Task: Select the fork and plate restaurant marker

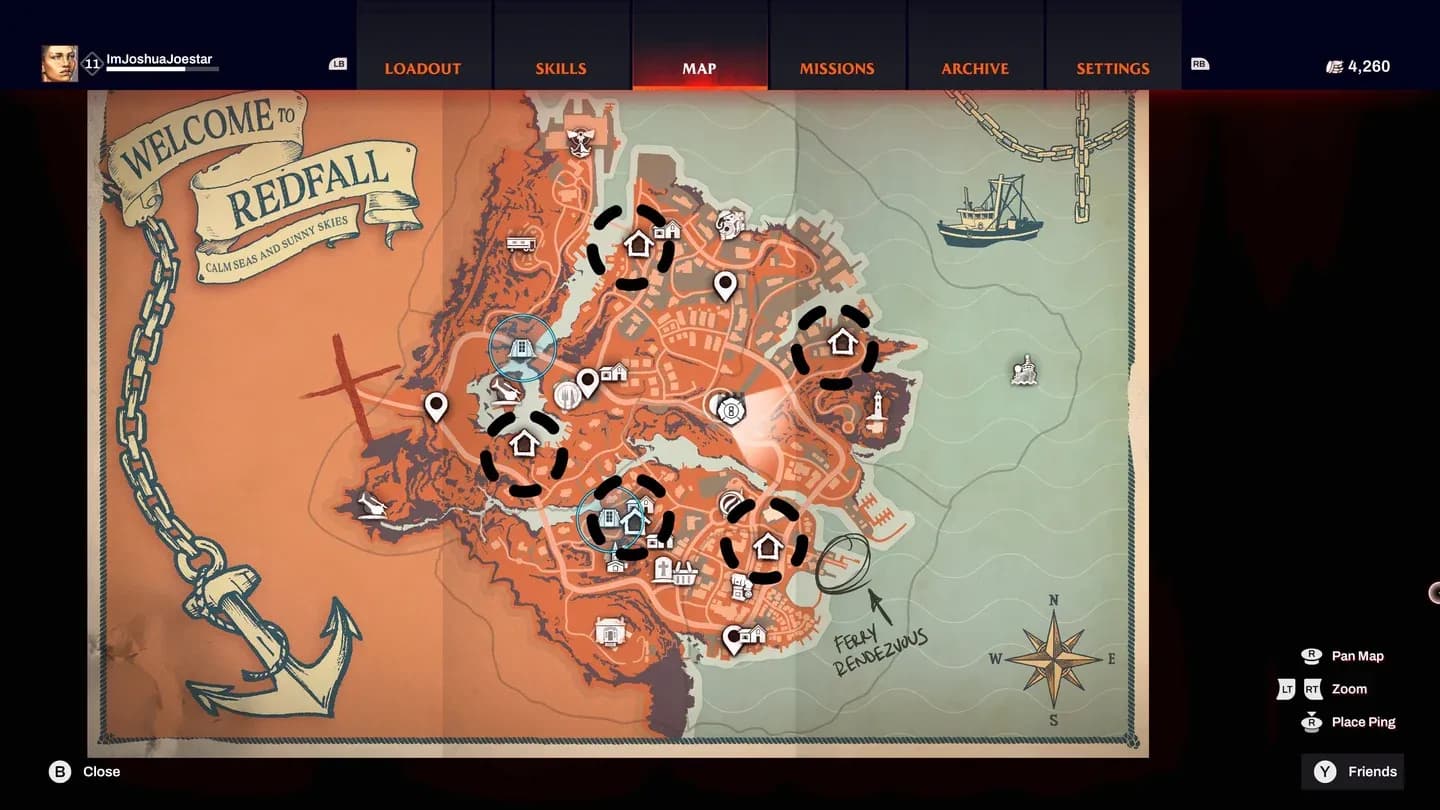Action: (567, 395)
